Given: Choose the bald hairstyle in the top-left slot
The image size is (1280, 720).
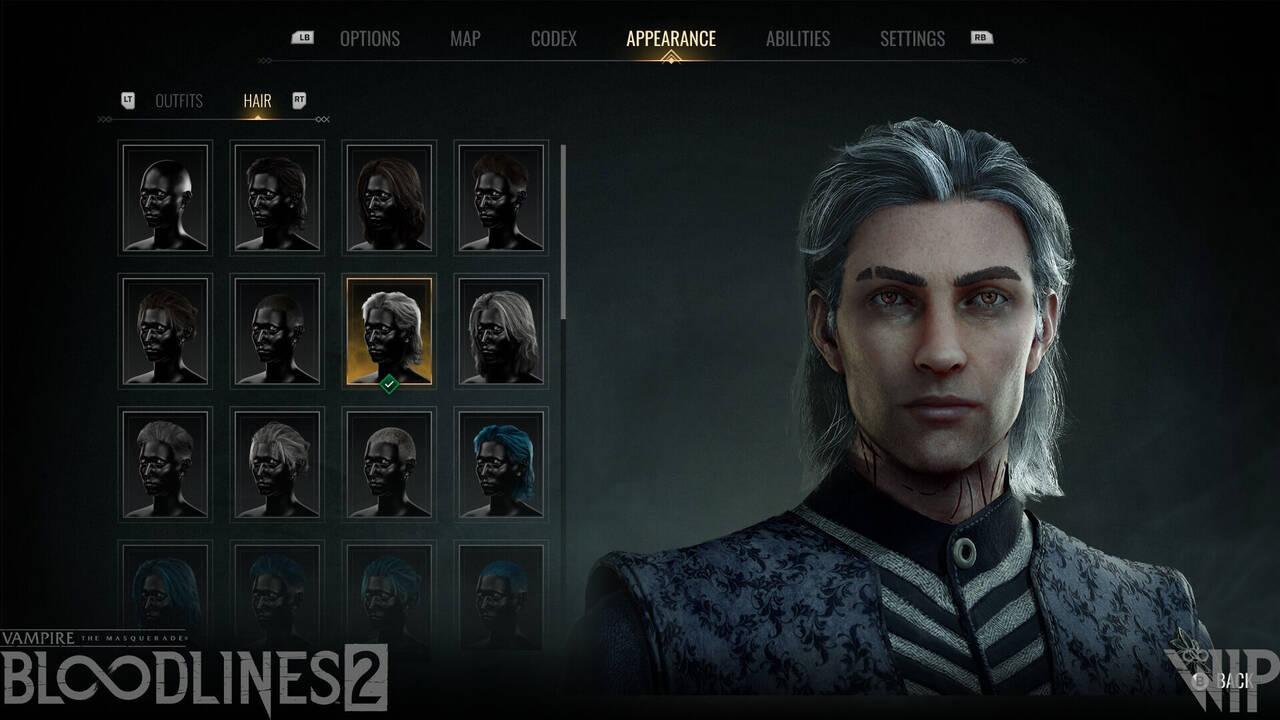Looking at the screenshot, I should tap(166, 197).
